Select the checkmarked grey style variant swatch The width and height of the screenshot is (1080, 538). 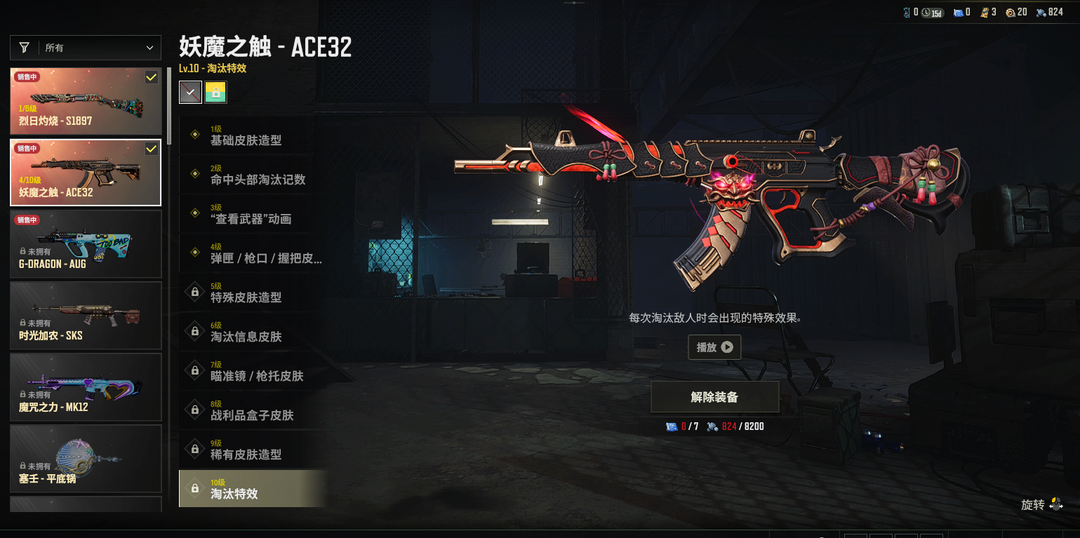pos(190,93)
